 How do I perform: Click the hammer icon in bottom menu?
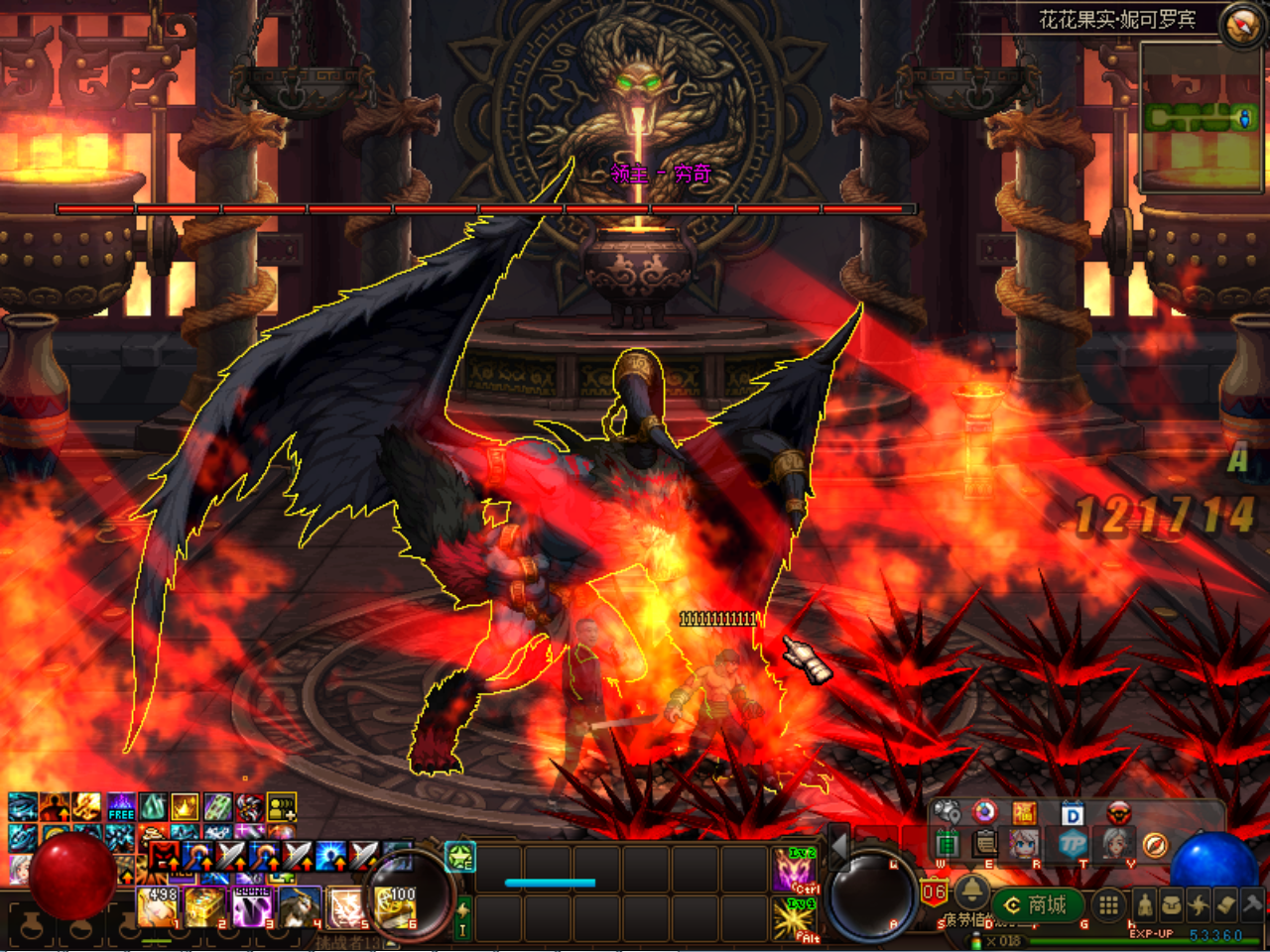pos(1253,904)
